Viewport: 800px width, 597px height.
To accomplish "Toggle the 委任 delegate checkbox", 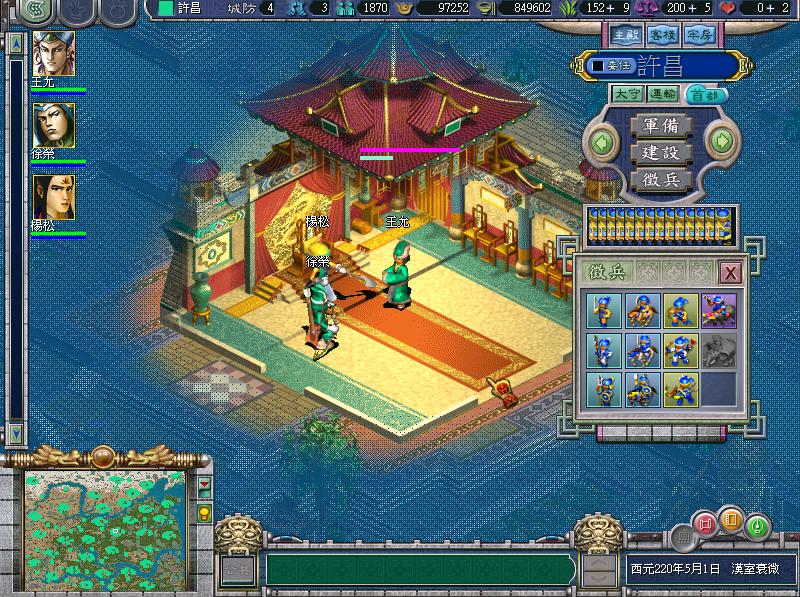I will pyautogui.click(x=597, y=66).
